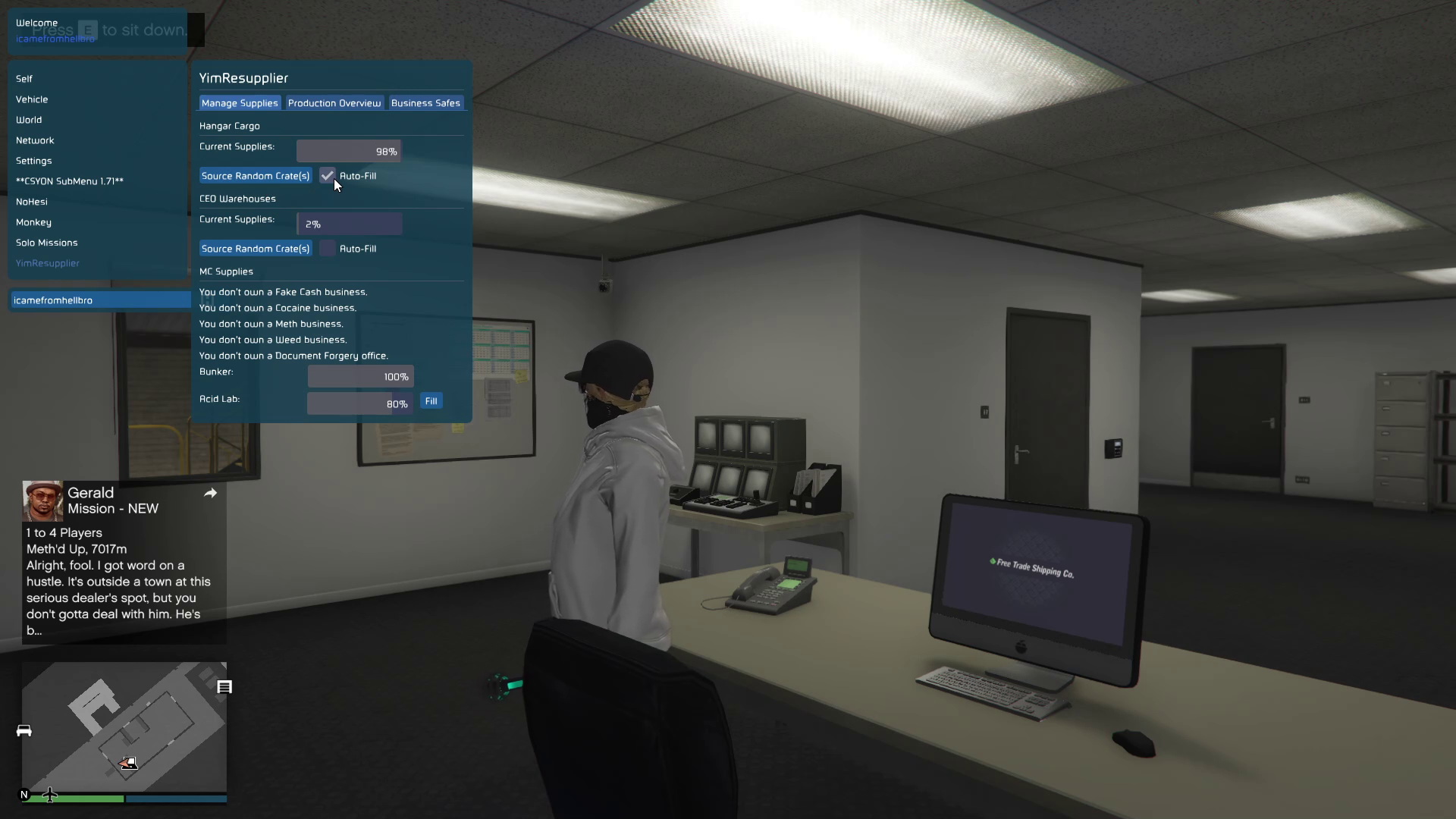Open the Monkey menu entry
Viewport: 1456px width, 819px height.
point(33,222)
